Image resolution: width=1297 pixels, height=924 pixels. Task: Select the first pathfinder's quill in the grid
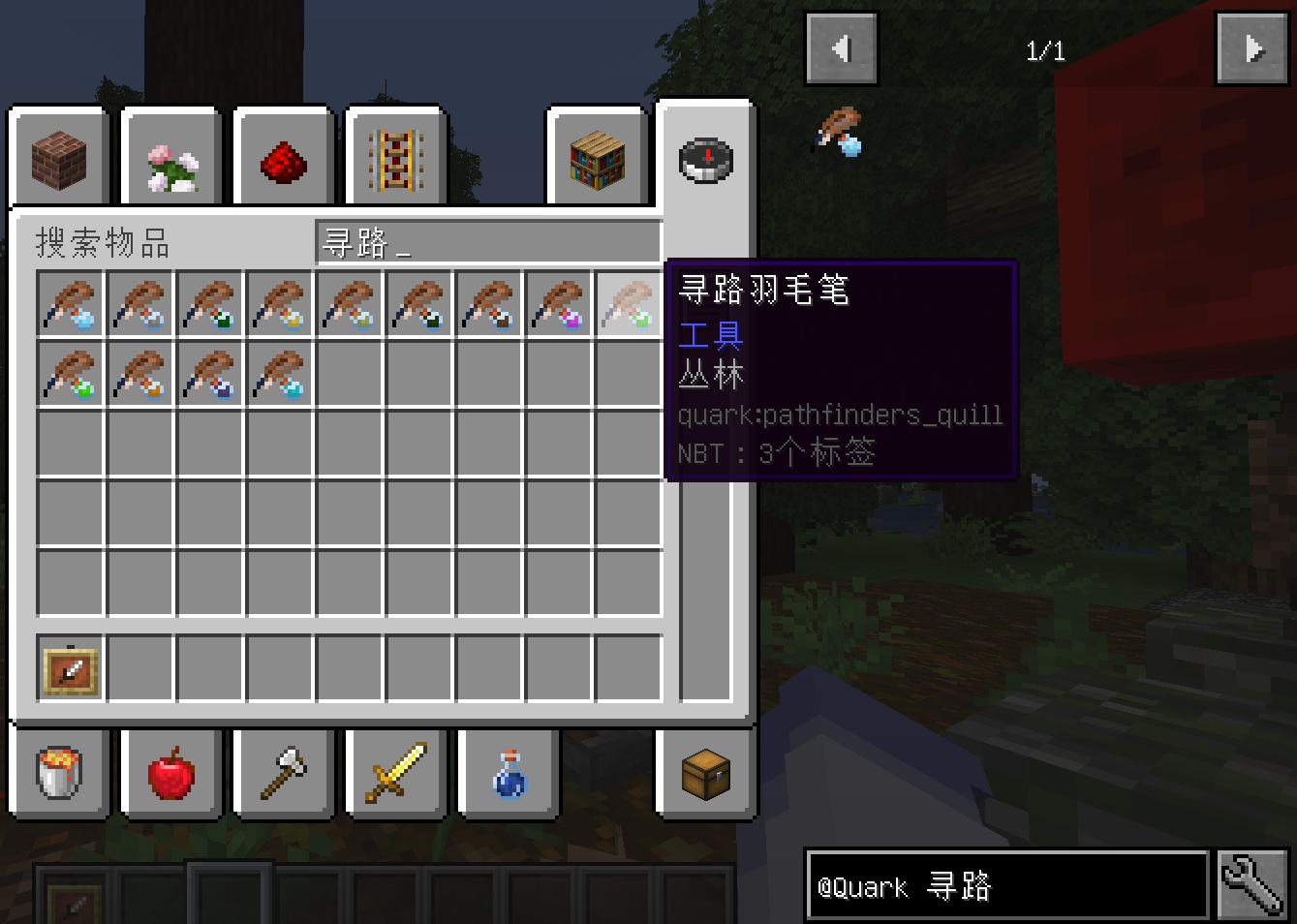pos(71,304)
